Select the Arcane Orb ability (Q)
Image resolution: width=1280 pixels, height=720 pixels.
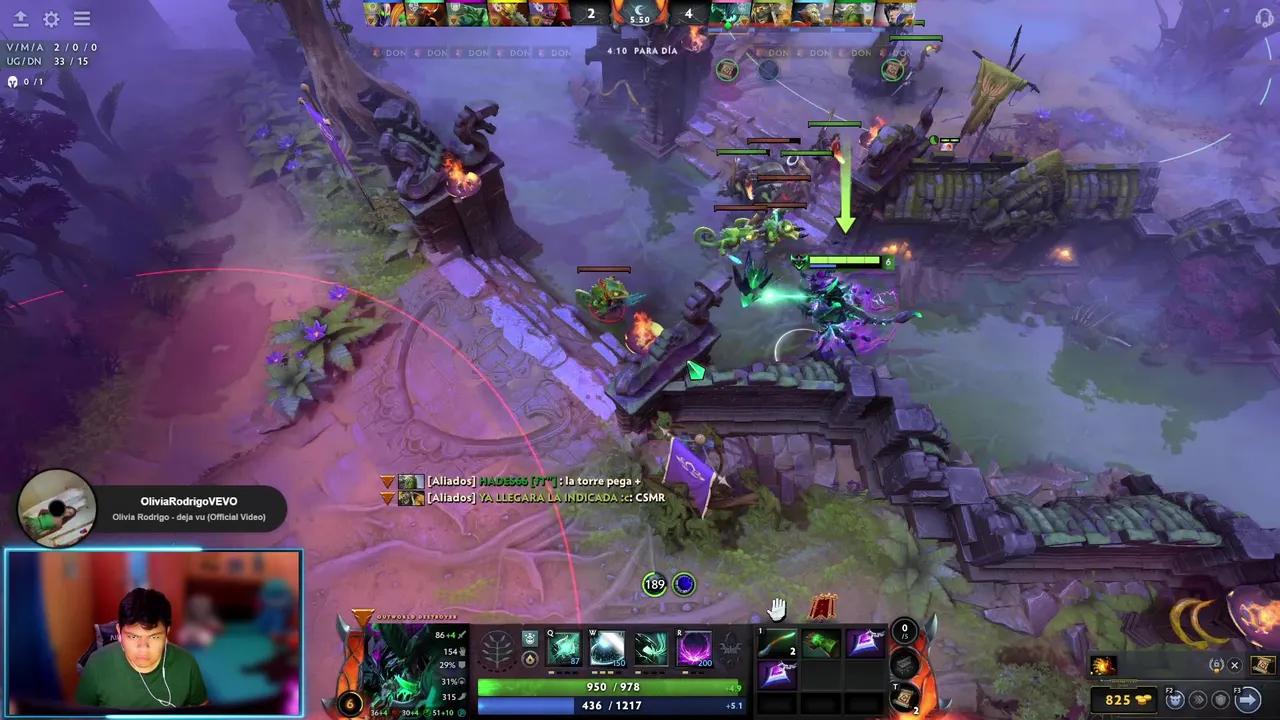pos(563,649)
